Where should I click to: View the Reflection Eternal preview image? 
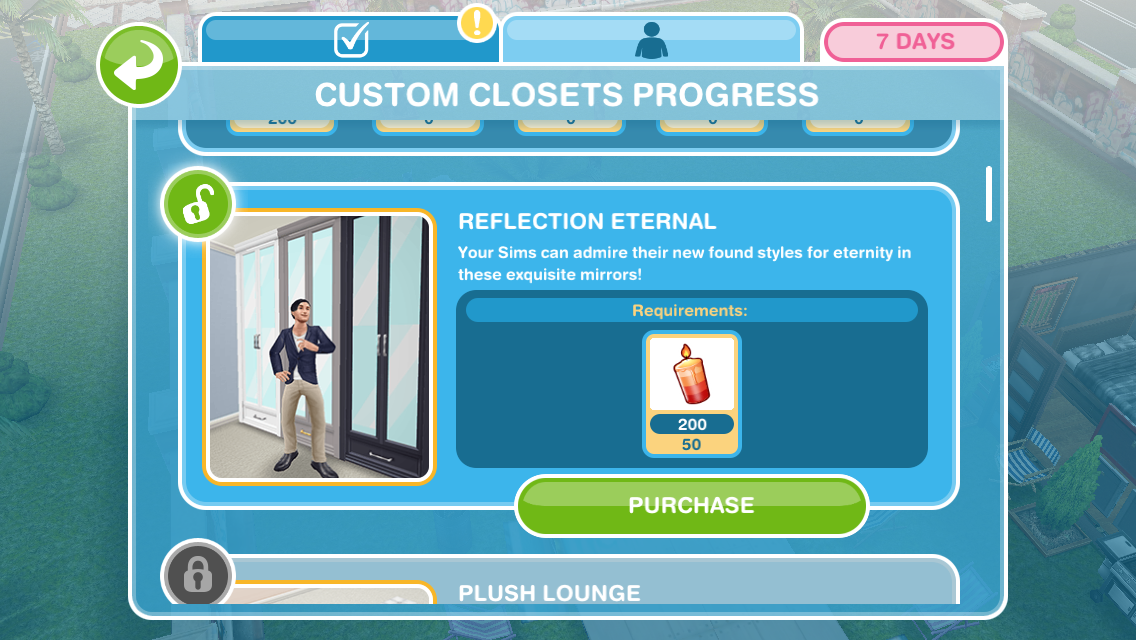(320, 346)
